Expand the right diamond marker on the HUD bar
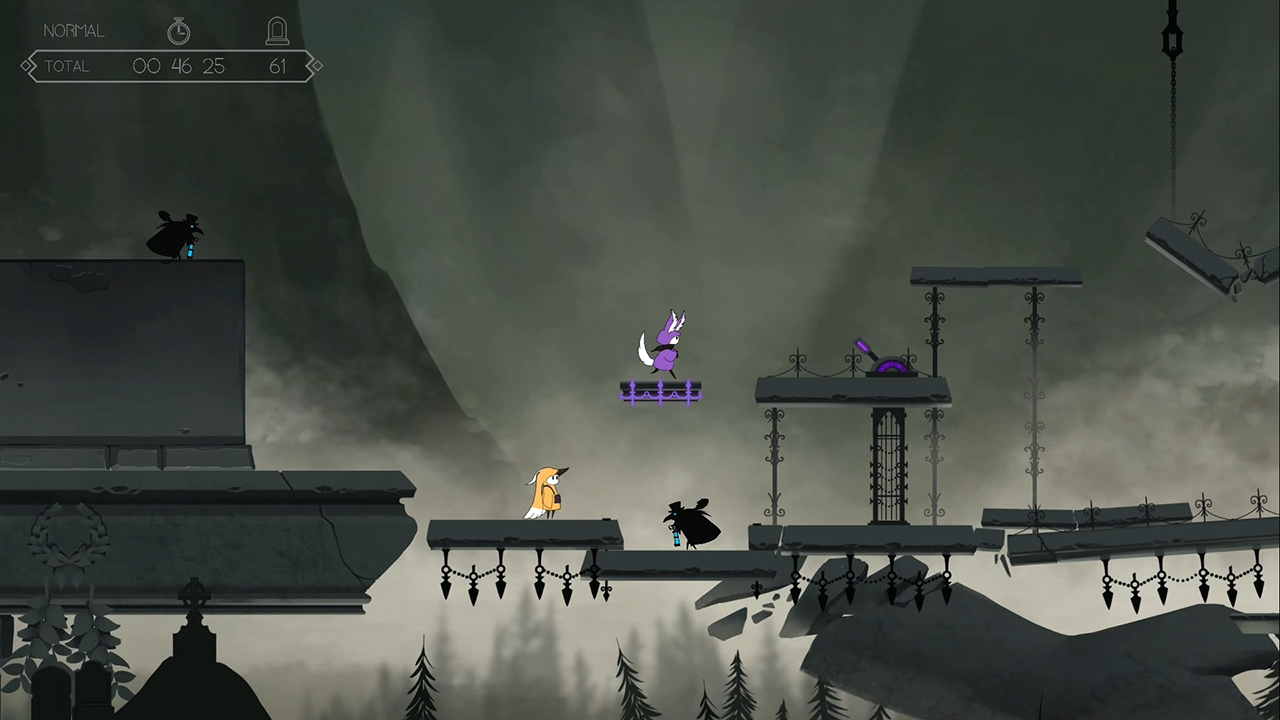The image size is (1280, 720). point(315,65)
